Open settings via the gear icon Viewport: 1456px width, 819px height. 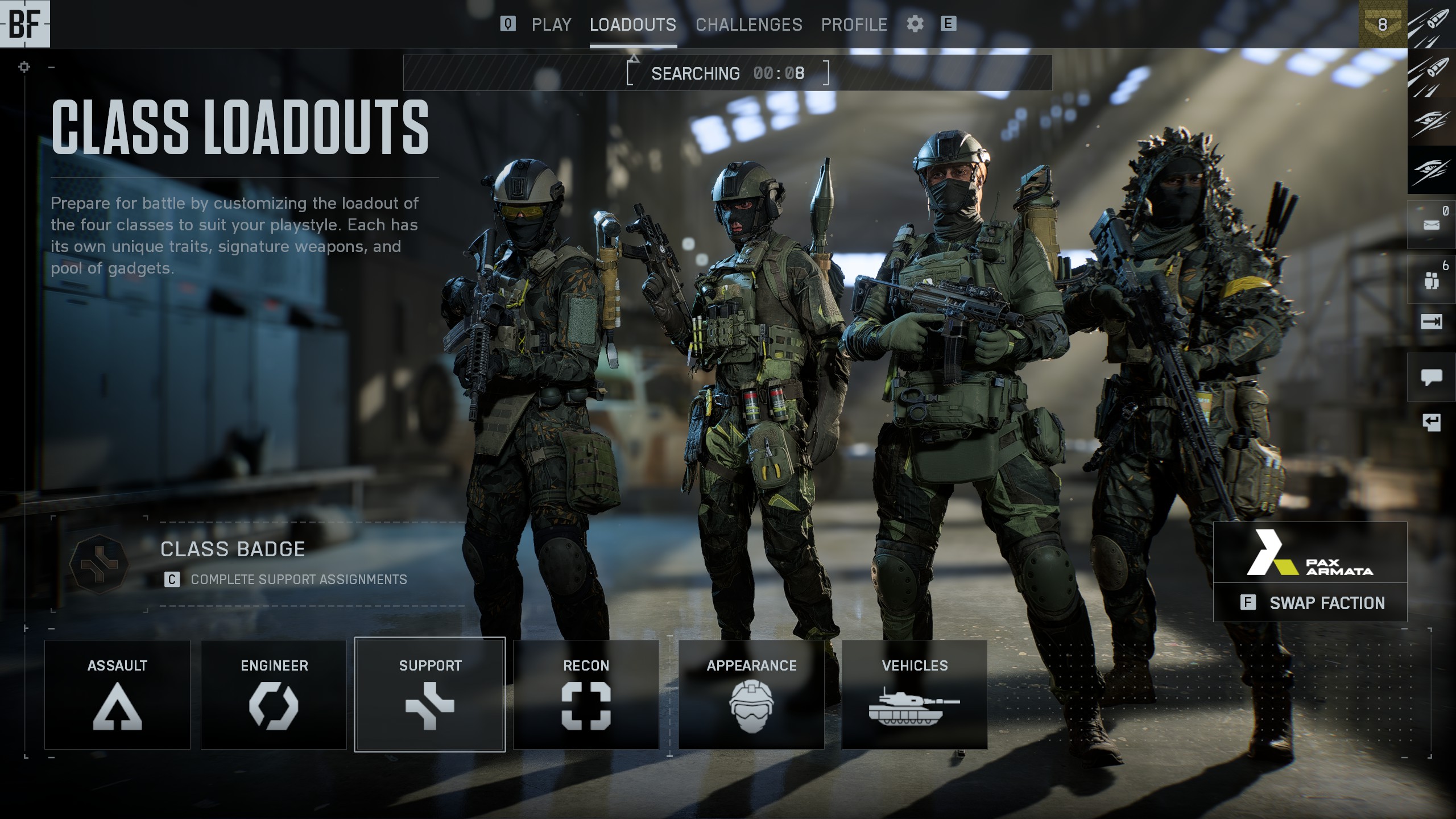(x=915, y=24)
